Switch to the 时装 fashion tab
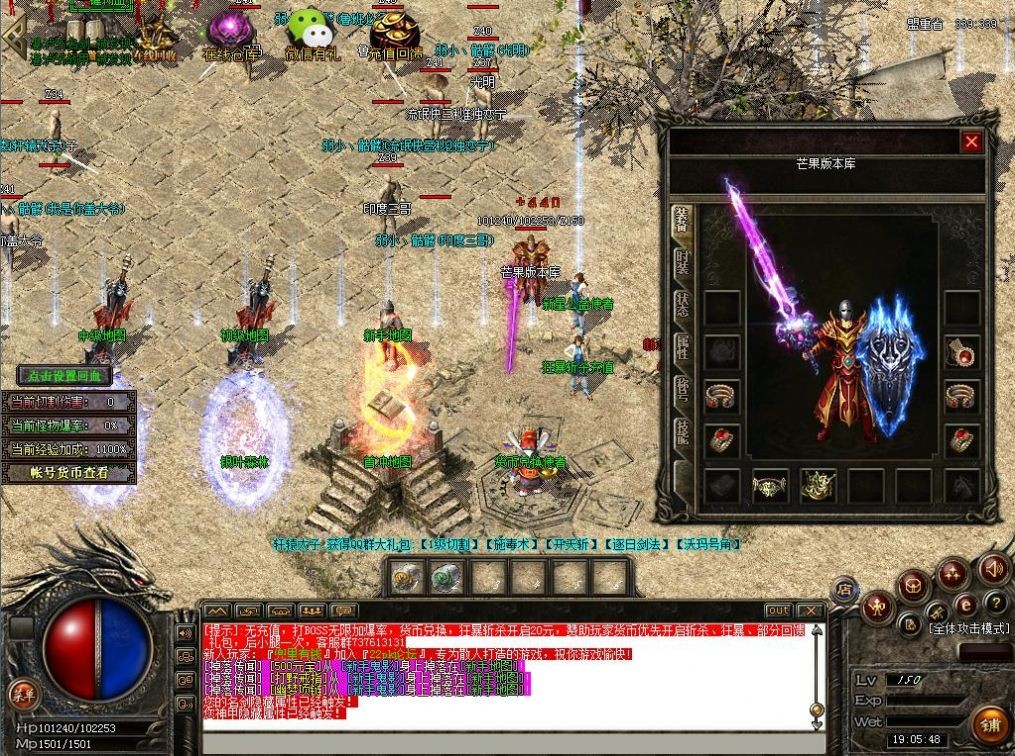 (681, 264)
